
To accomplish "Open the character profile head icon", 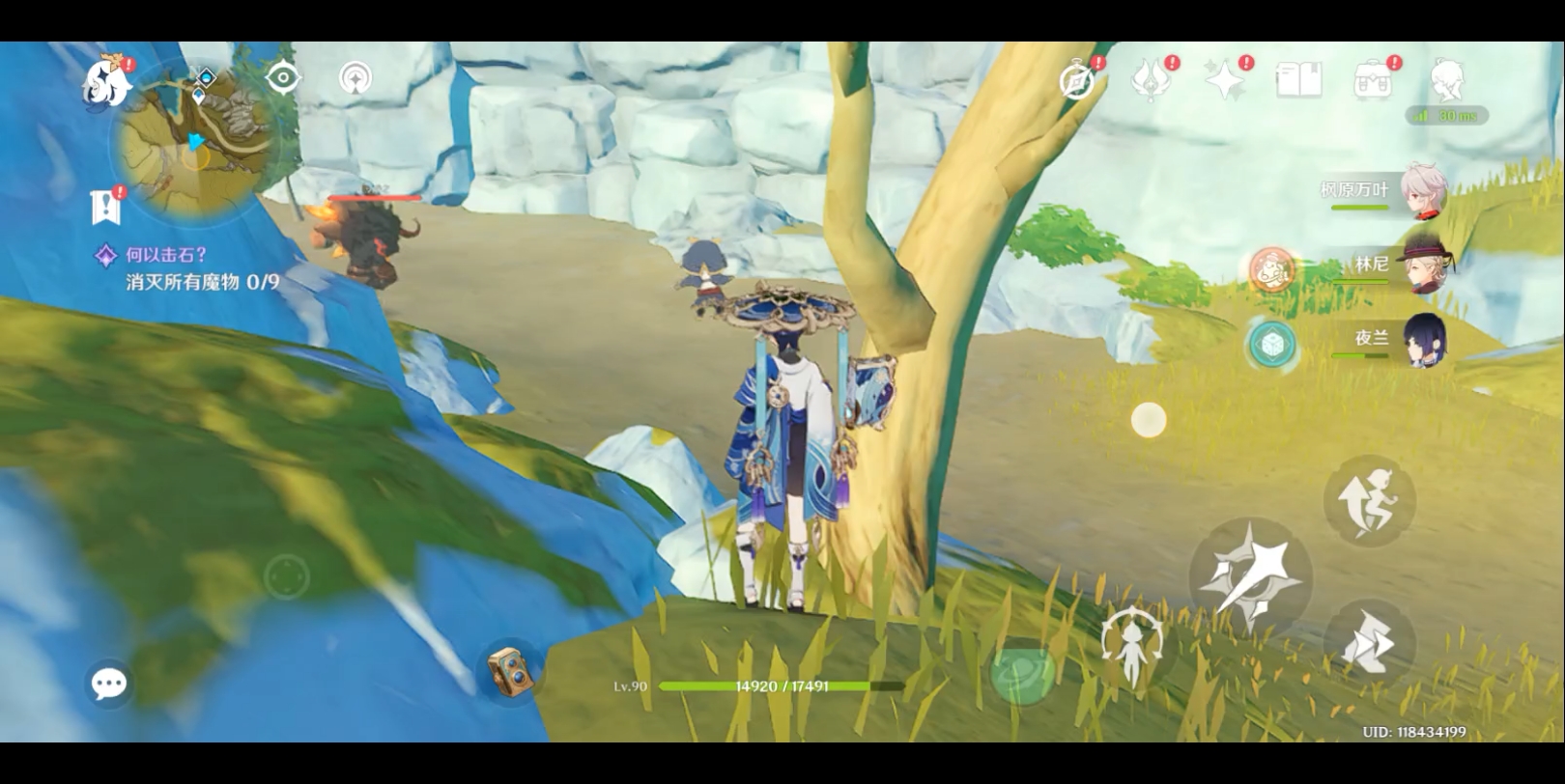I will (x=1446, y=80).
